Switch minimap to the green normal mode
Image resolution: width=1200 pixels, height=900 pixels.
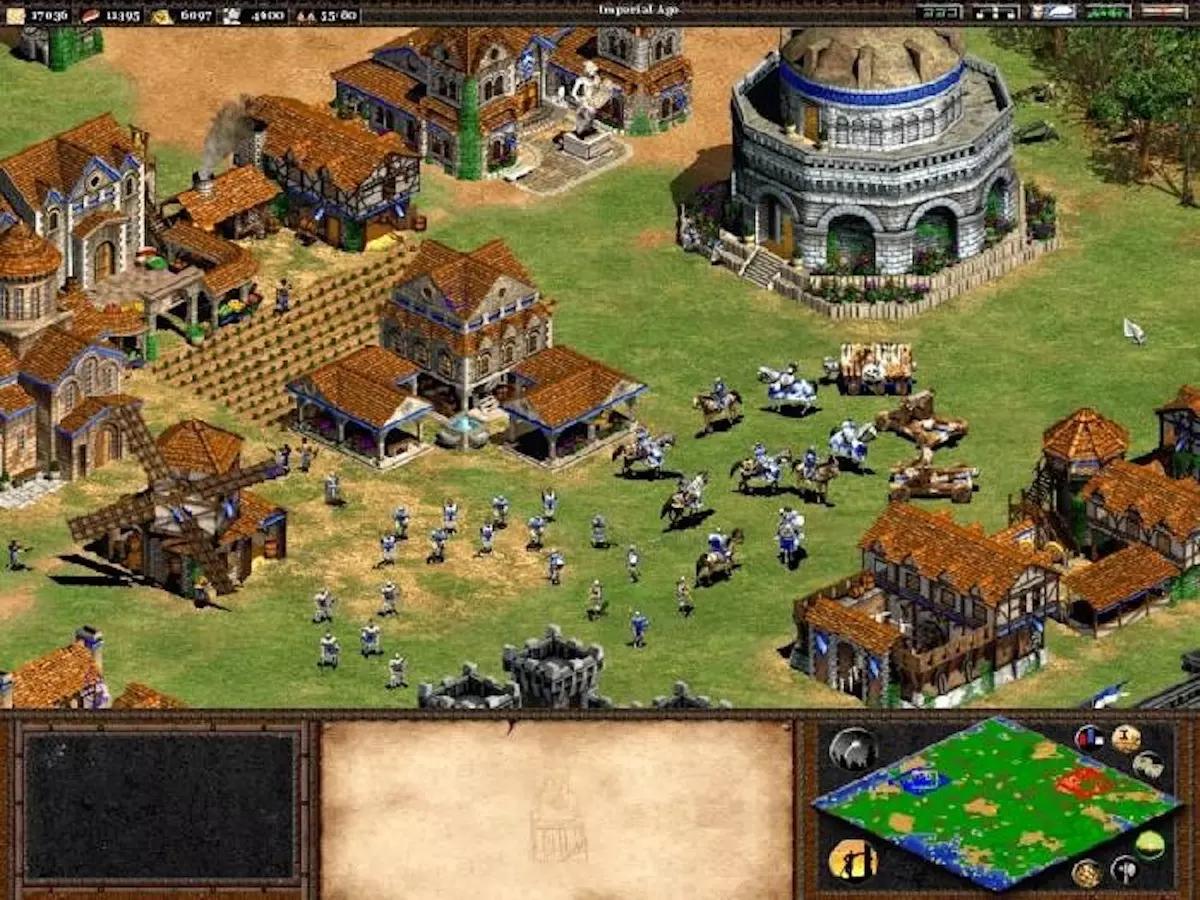(1150, 845)
